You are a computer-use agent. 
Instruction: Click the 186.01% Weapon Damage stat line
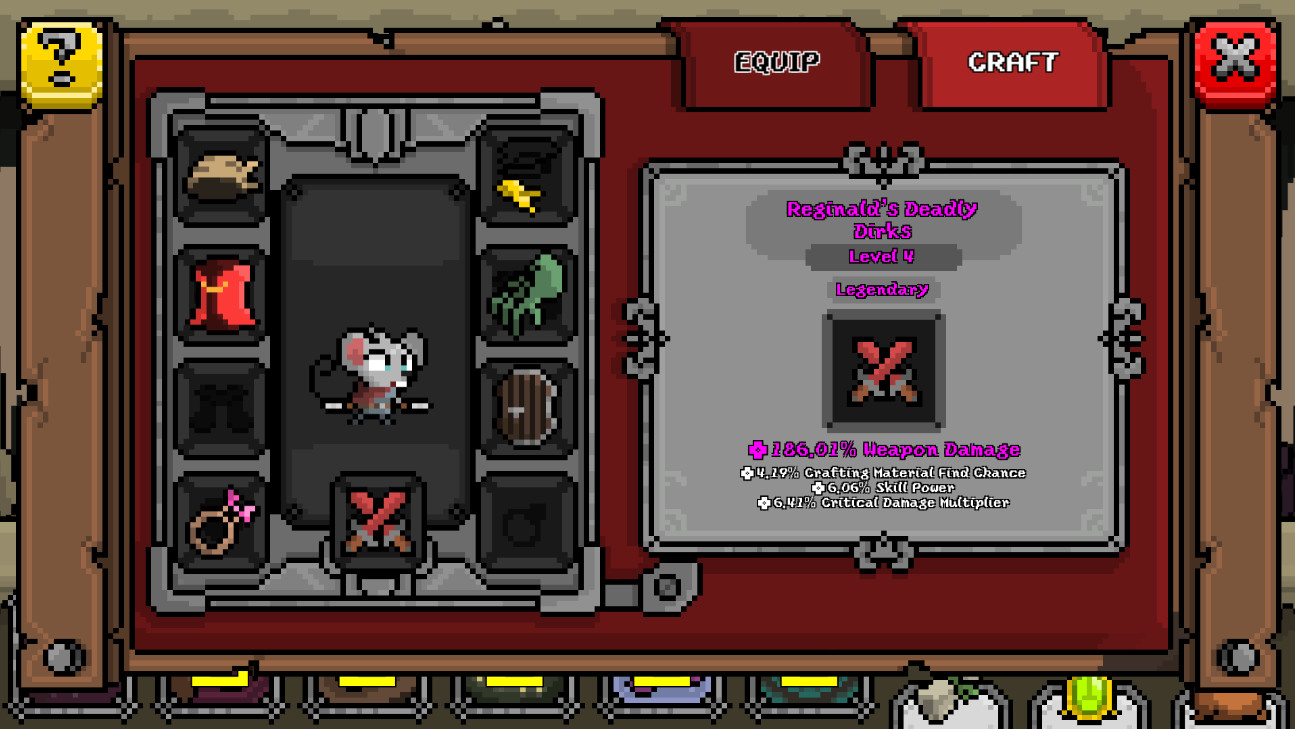[881, 449]
